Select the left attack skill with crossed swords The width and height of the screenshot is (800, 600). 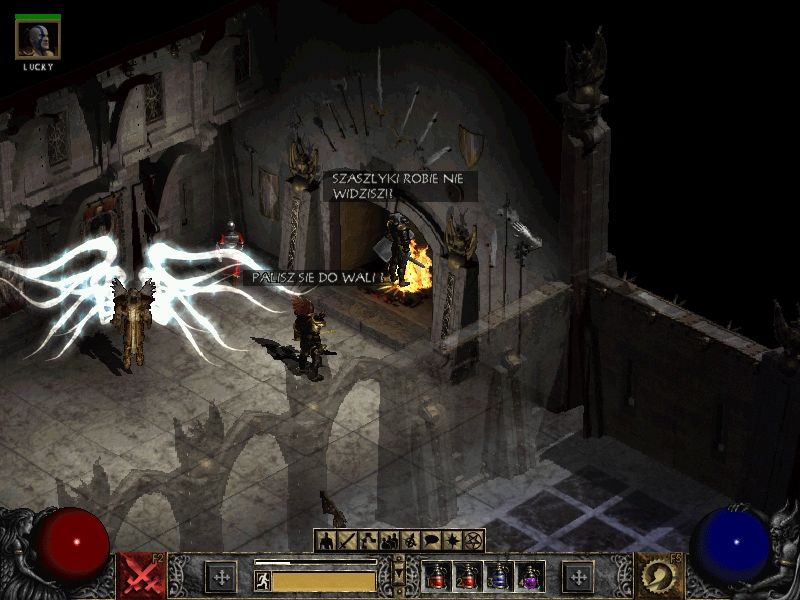coord(141,576)
